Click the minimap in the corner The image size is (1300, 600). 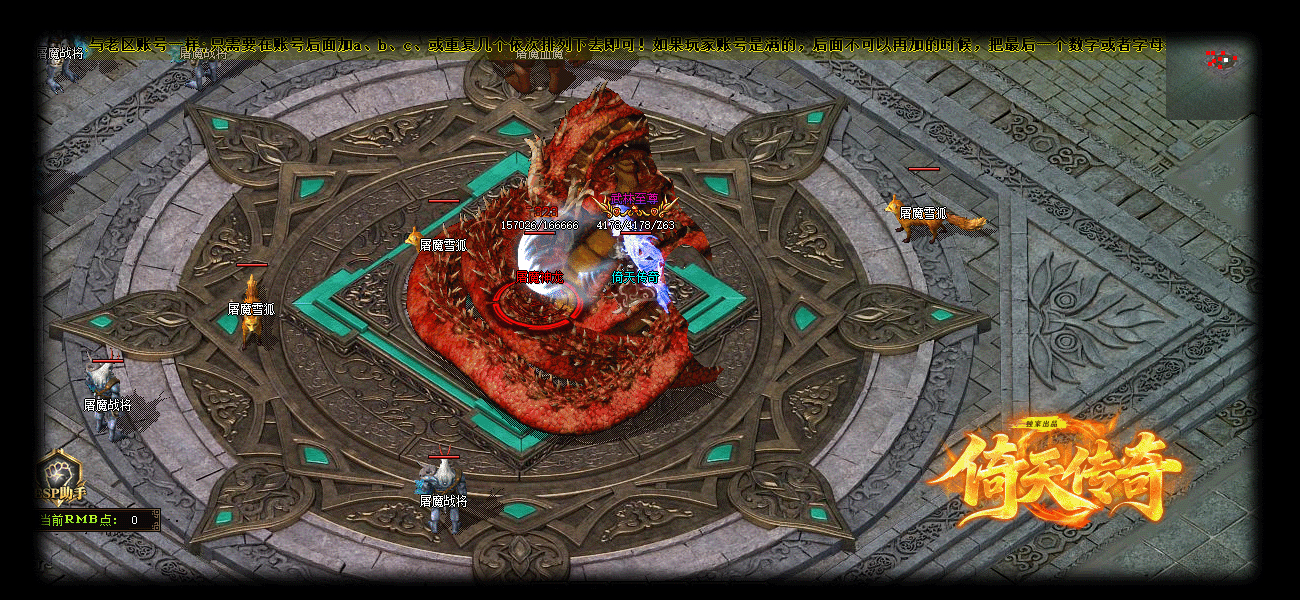click(x=1208, y=79)
